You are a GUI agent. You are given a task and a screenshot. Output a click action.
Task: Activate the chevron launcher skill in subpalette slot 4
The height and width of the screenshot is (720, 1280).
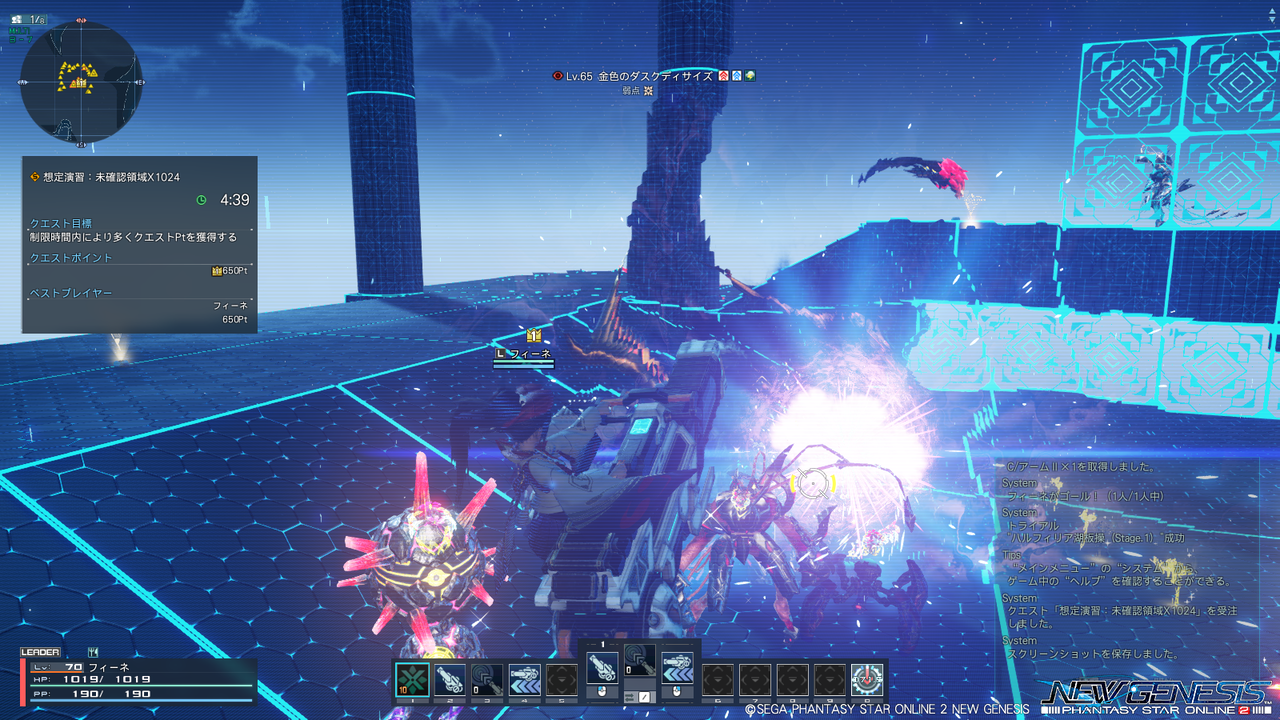pyautogui.click(x=525, y=680)
